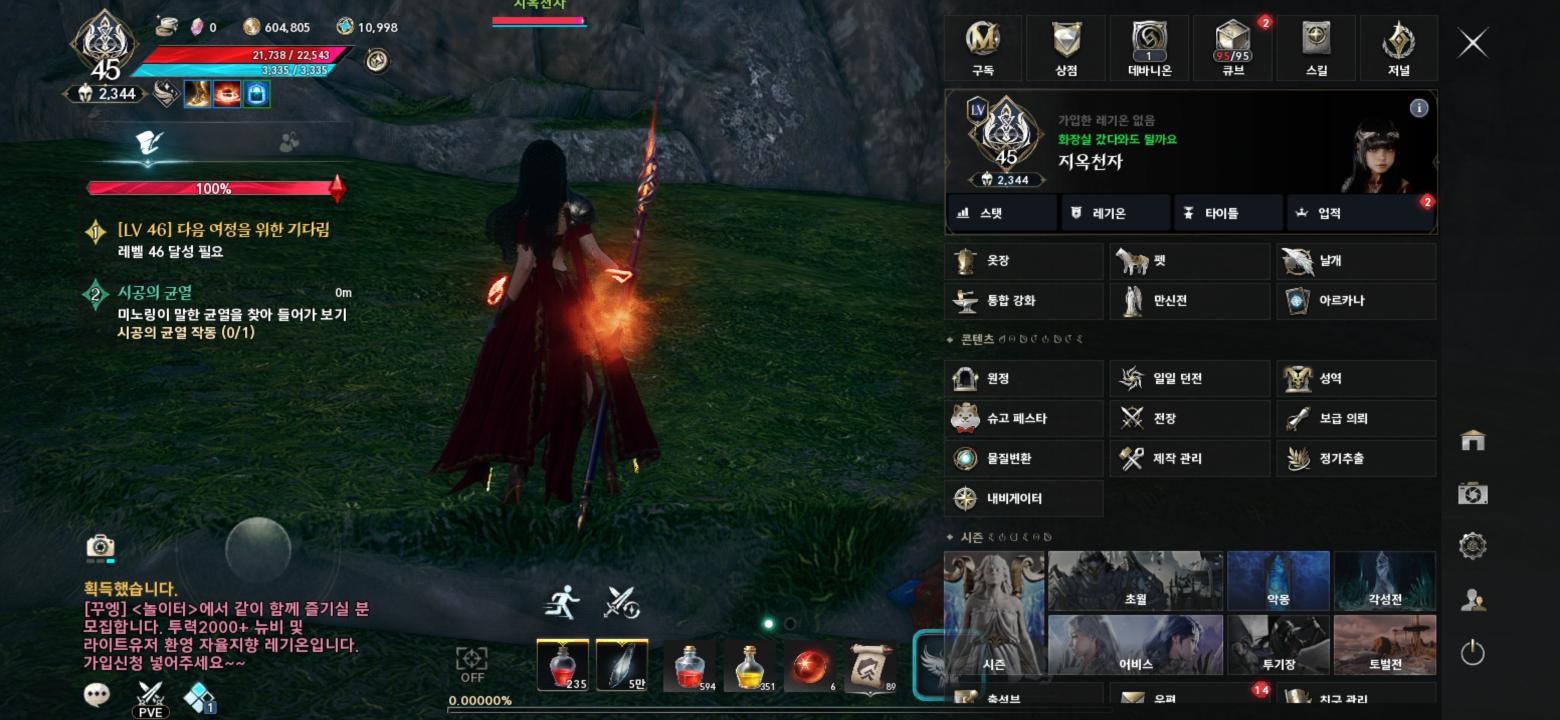Screen dimensions: 1560x720
Task: Open the 원정 expedition content
Action: point(1023,379)
